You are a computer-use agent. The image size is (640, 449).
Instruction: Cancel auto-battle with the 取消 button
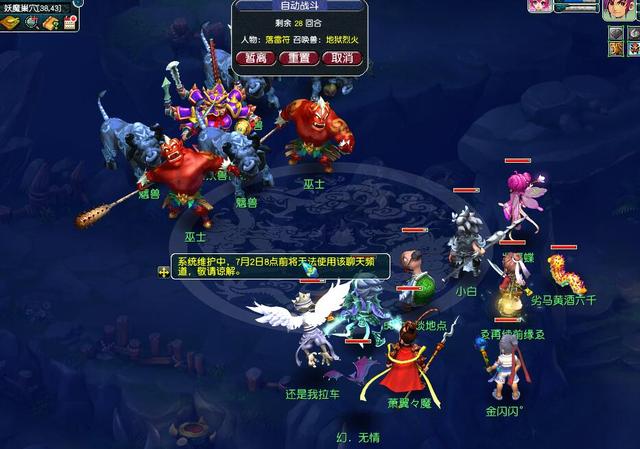point(341,58)
